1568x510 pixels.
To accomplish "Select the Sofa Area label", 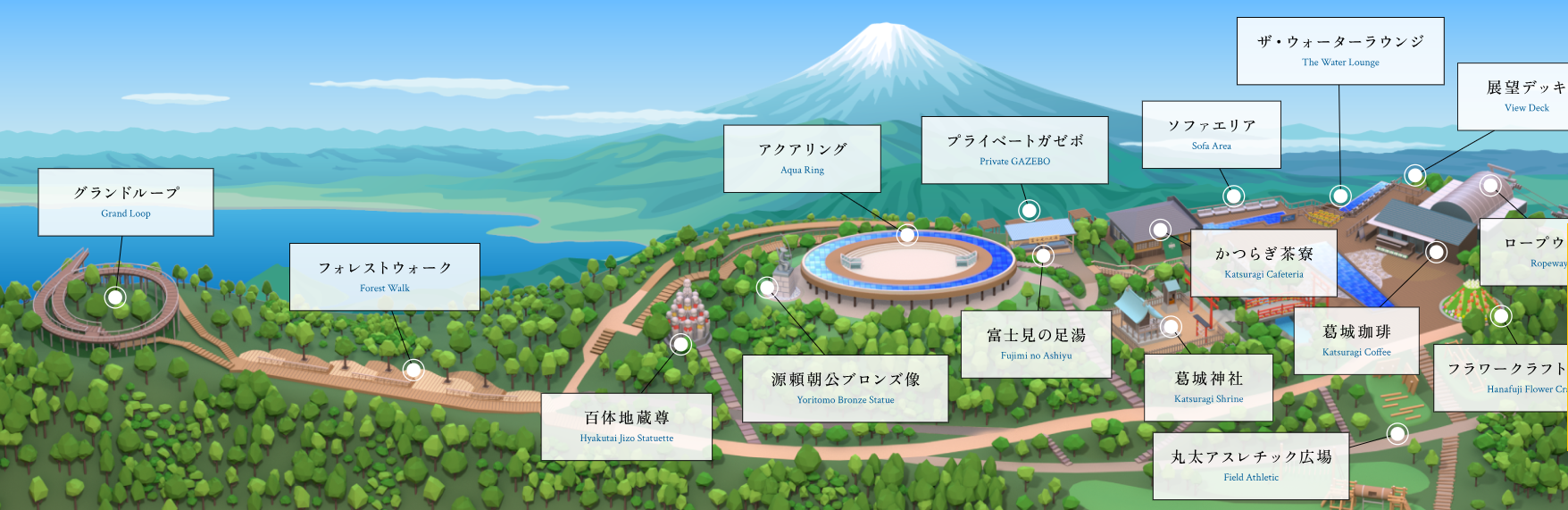I will (x=1211, y=134).
